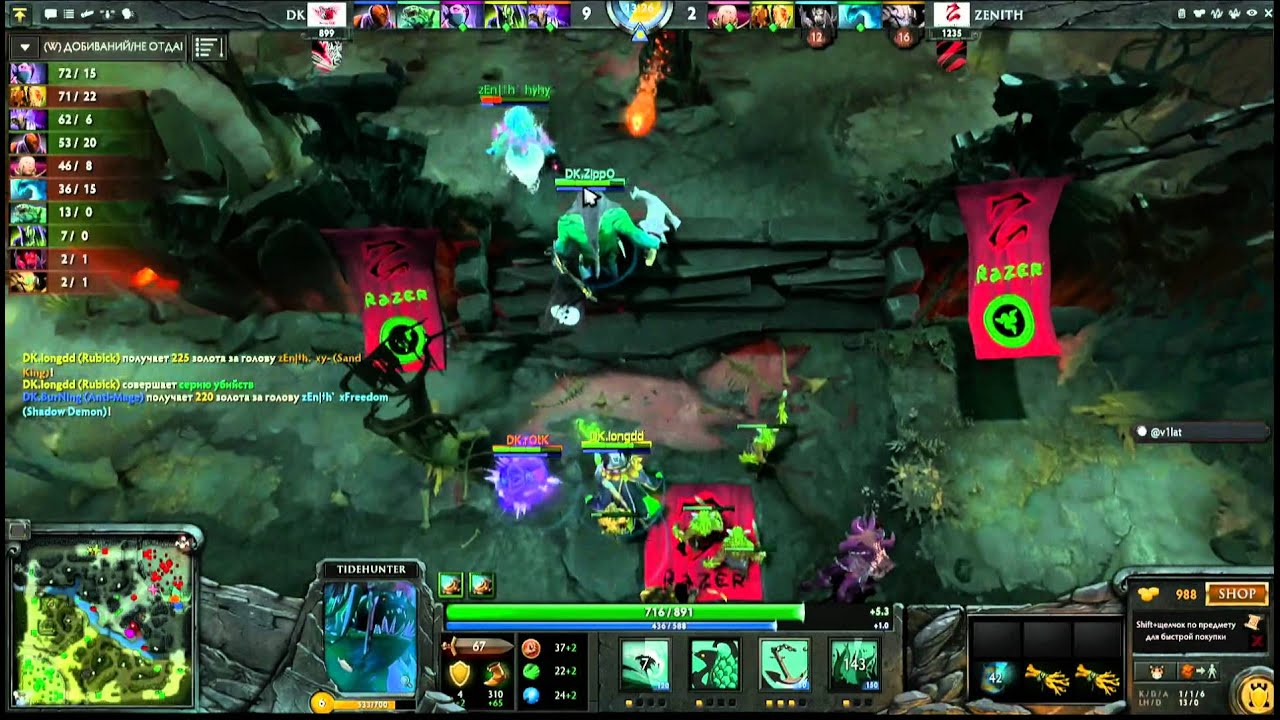This screenshot has width=1280, height=720.
Task: Select the item slot showing cooldown 42
Action: tap(996, 677)
